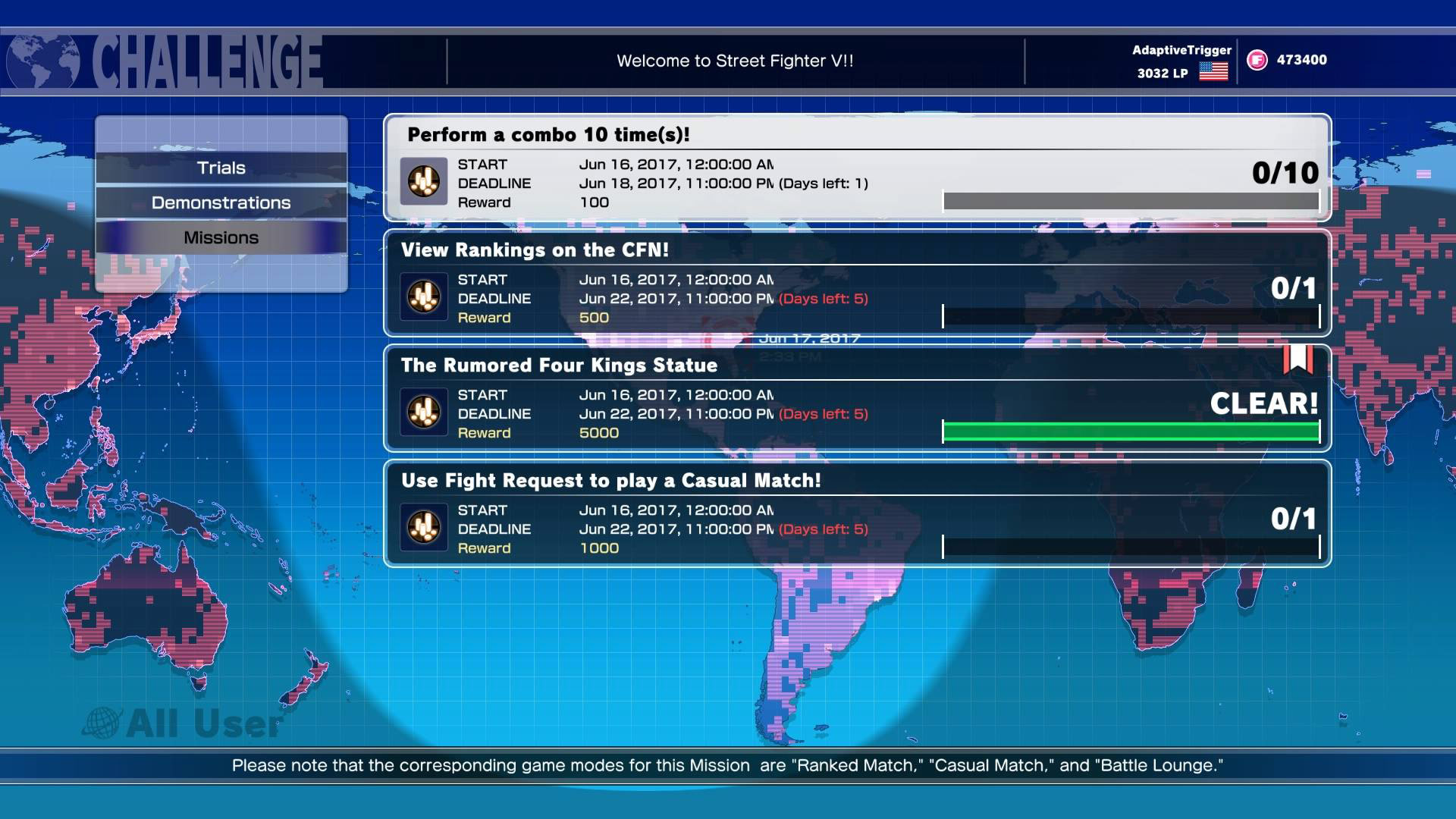Click the medal icon on the Fight Request mission

coord(423,528)
